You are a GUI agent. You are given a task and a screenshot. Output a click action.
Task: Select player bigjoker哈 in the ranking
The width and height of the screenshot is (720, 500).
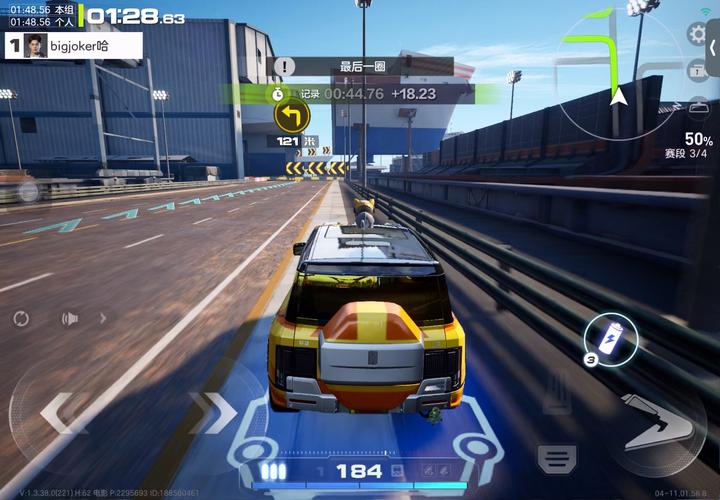tap(74, 44)
